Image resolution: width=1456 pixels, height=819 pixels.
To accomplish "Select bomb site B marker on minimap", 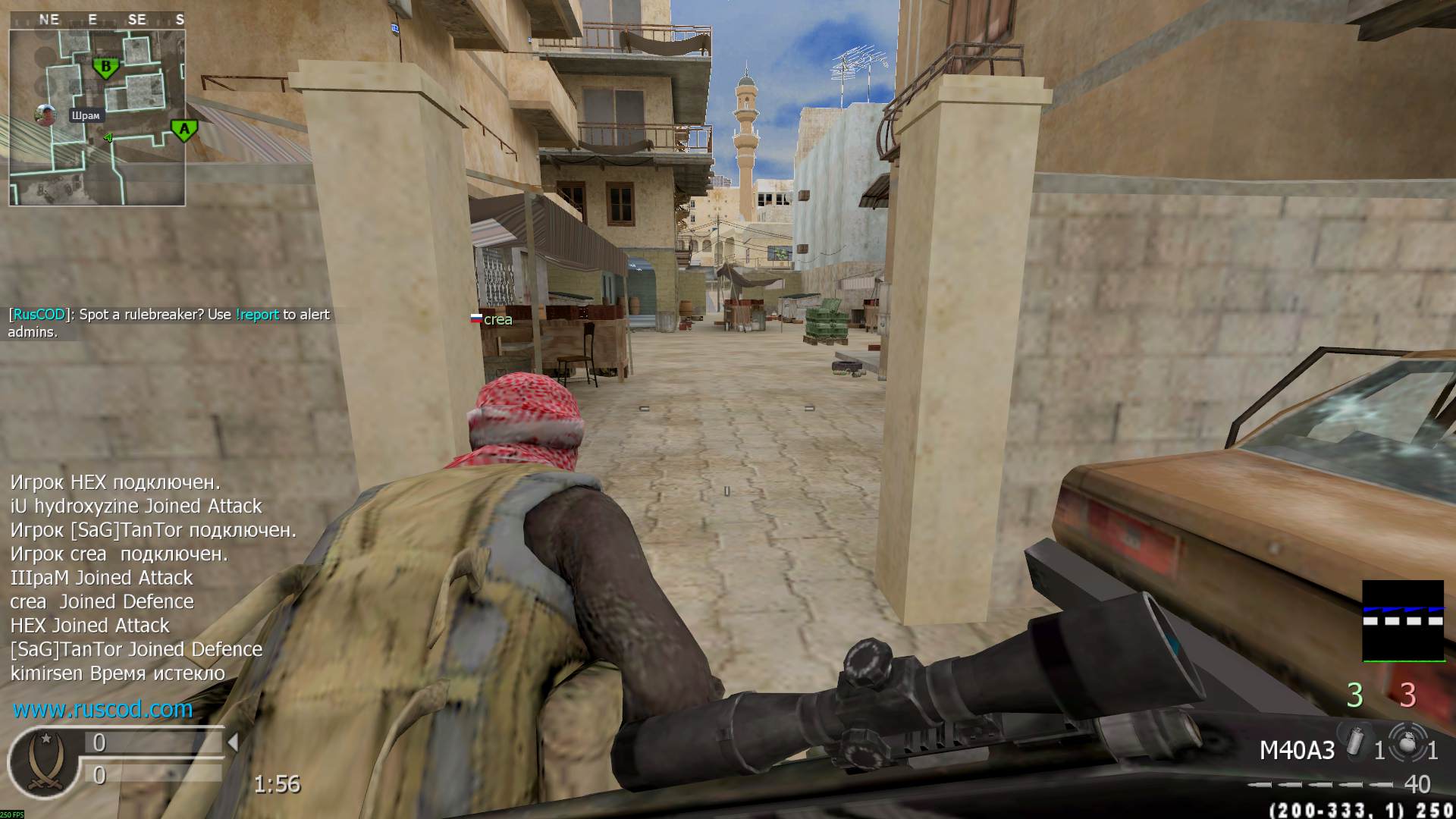I will (106, 67).
